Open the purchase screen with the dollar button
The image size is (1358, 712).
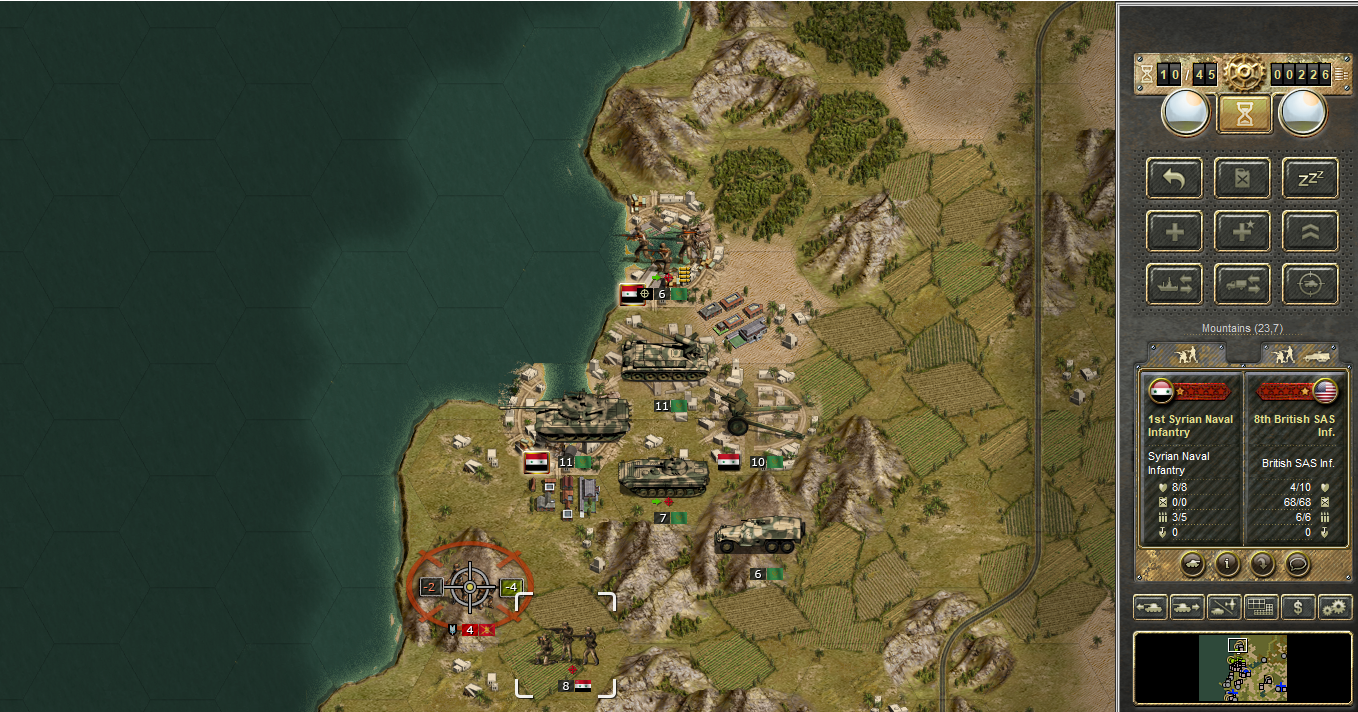pyautogui.click(x=1298, y=607)
